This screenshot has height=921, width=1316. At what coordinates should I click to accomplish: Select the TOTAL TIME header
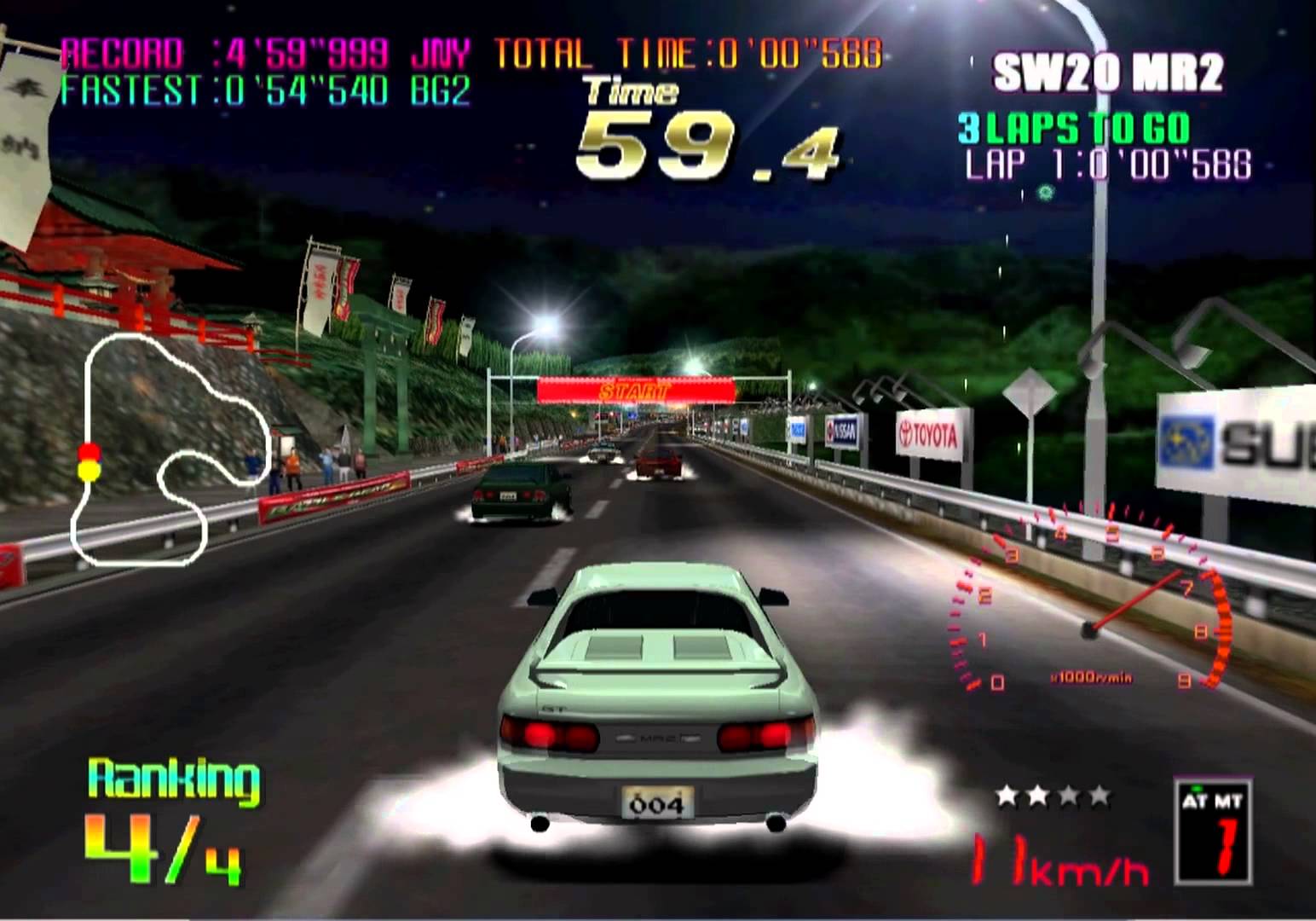click(x=597, y=51)
